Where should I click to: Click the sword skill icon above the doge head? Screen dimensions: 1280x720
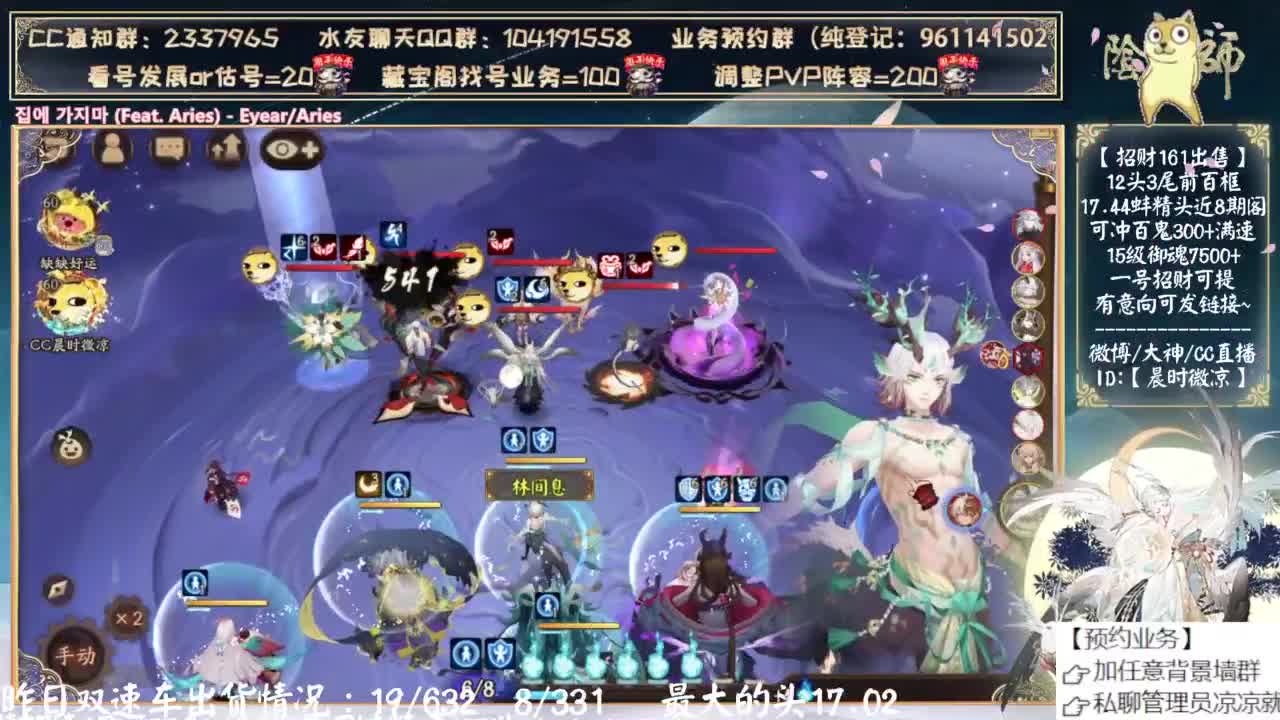393,234
